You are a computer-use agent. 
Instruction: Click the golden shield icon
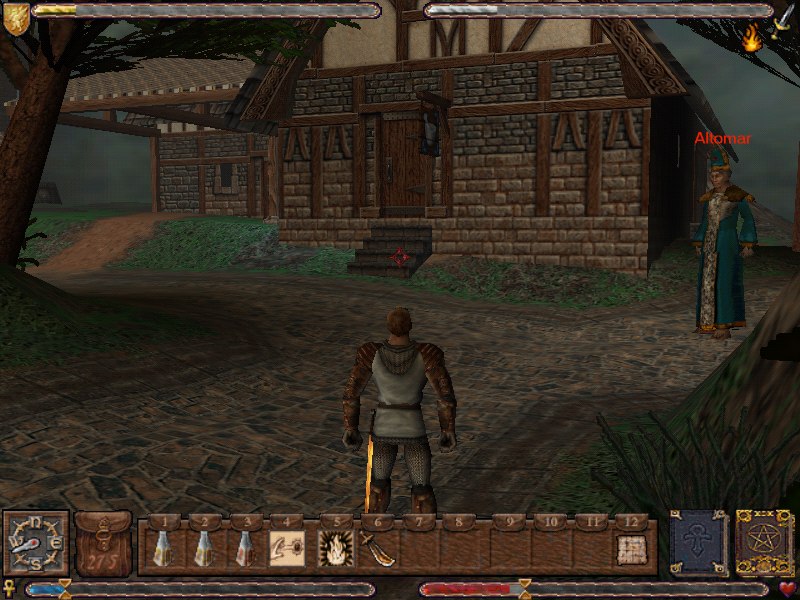click(x=16, y=18)
